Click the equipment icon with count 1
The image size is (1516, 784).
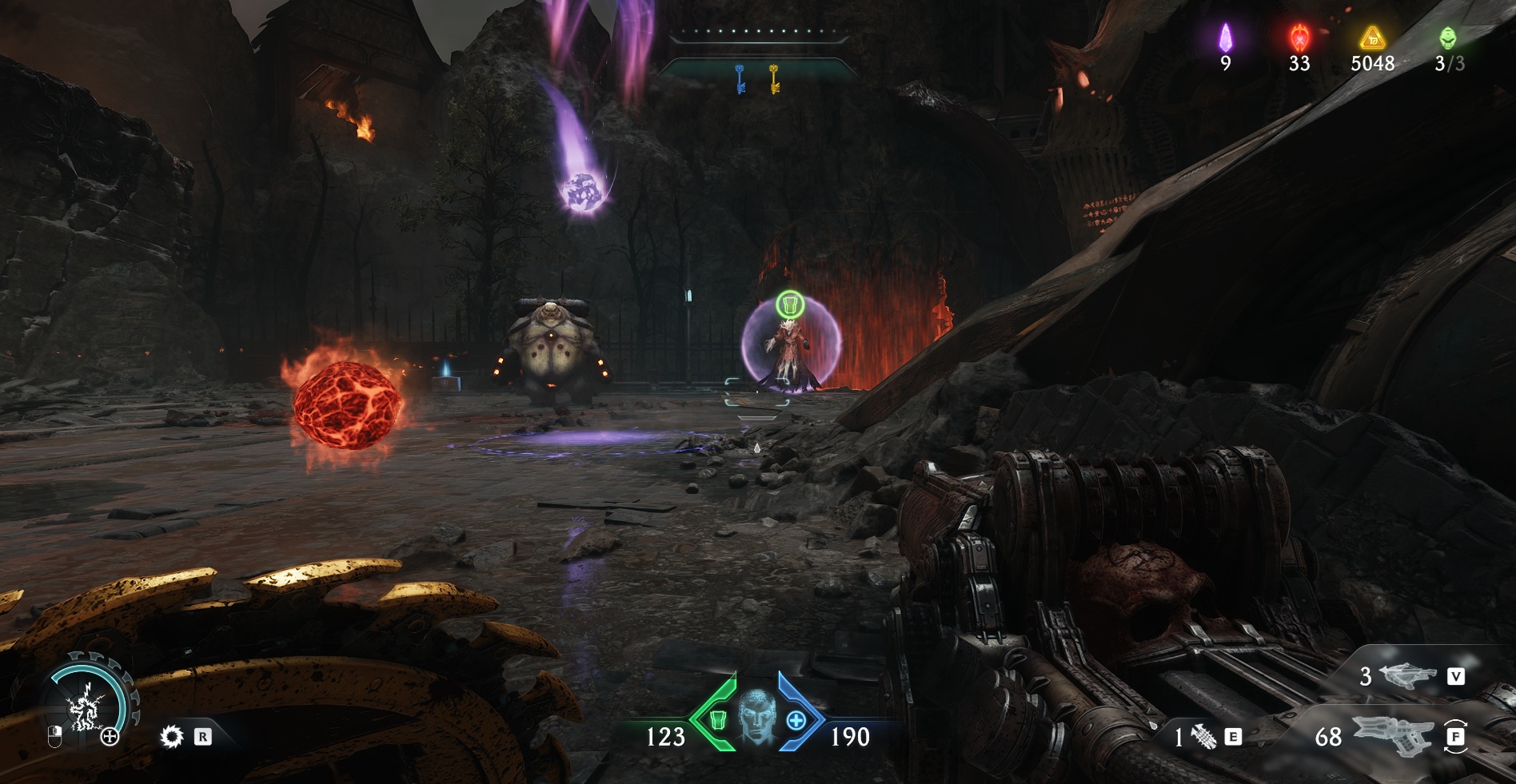click(x=1204, y=737)
